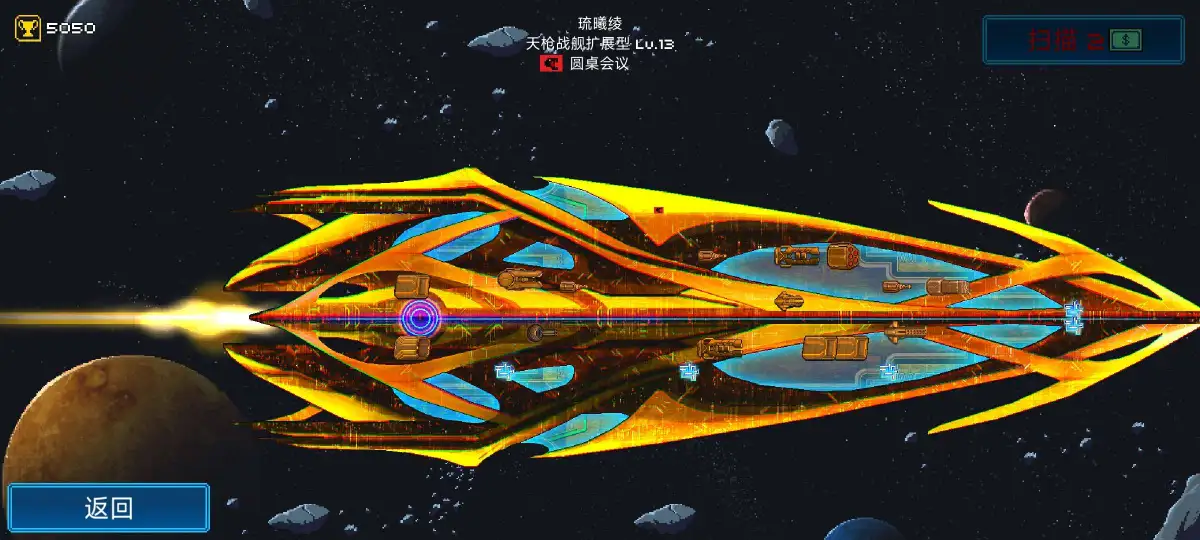This screenshot has width=1200, height=540.
Task: Click the 返回 (Back) button
Action: pyautogui.click(x=109, y=507)
